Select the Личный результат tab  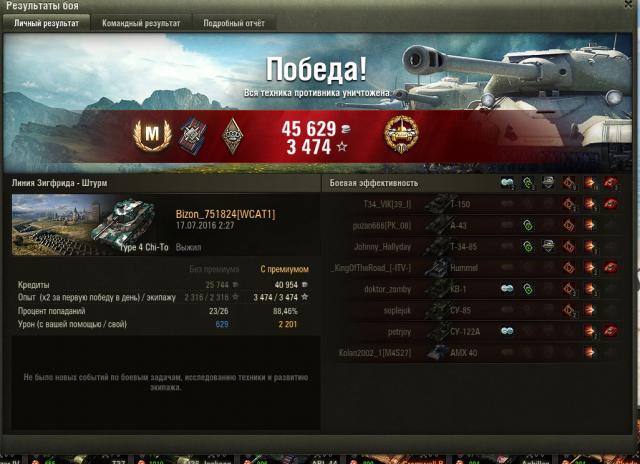pos(46,23)
